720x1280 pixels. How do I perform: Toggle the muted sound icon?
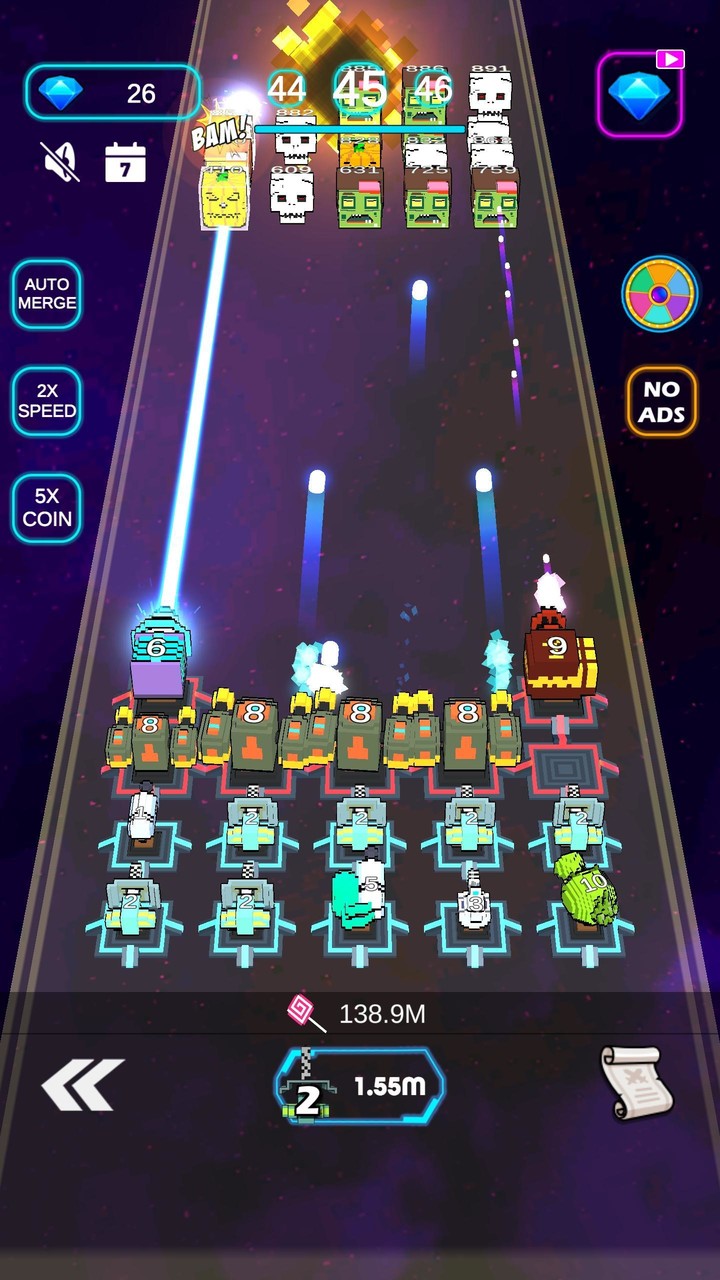pyautogui.click(x=59, y=161)
